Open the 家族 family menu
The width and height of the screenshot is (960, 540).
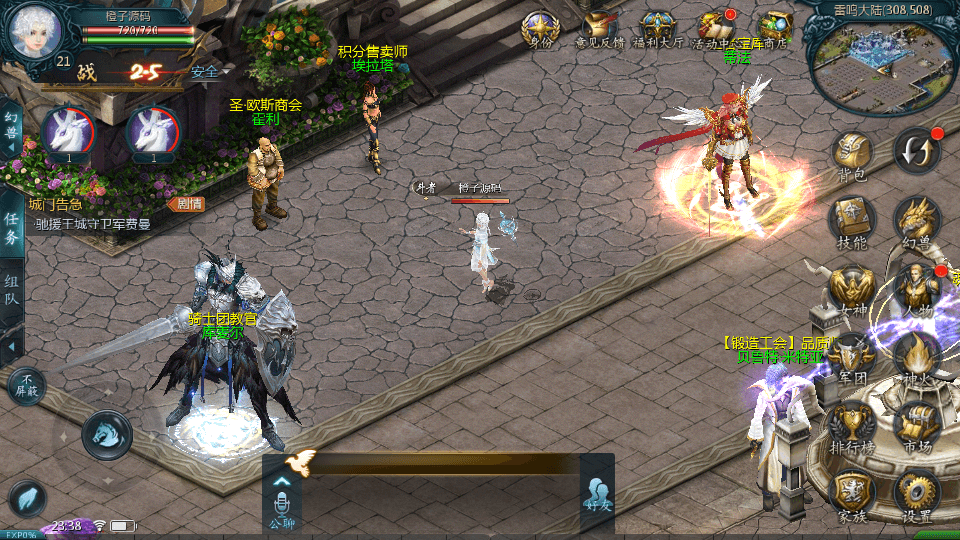[x=852, y=495]
